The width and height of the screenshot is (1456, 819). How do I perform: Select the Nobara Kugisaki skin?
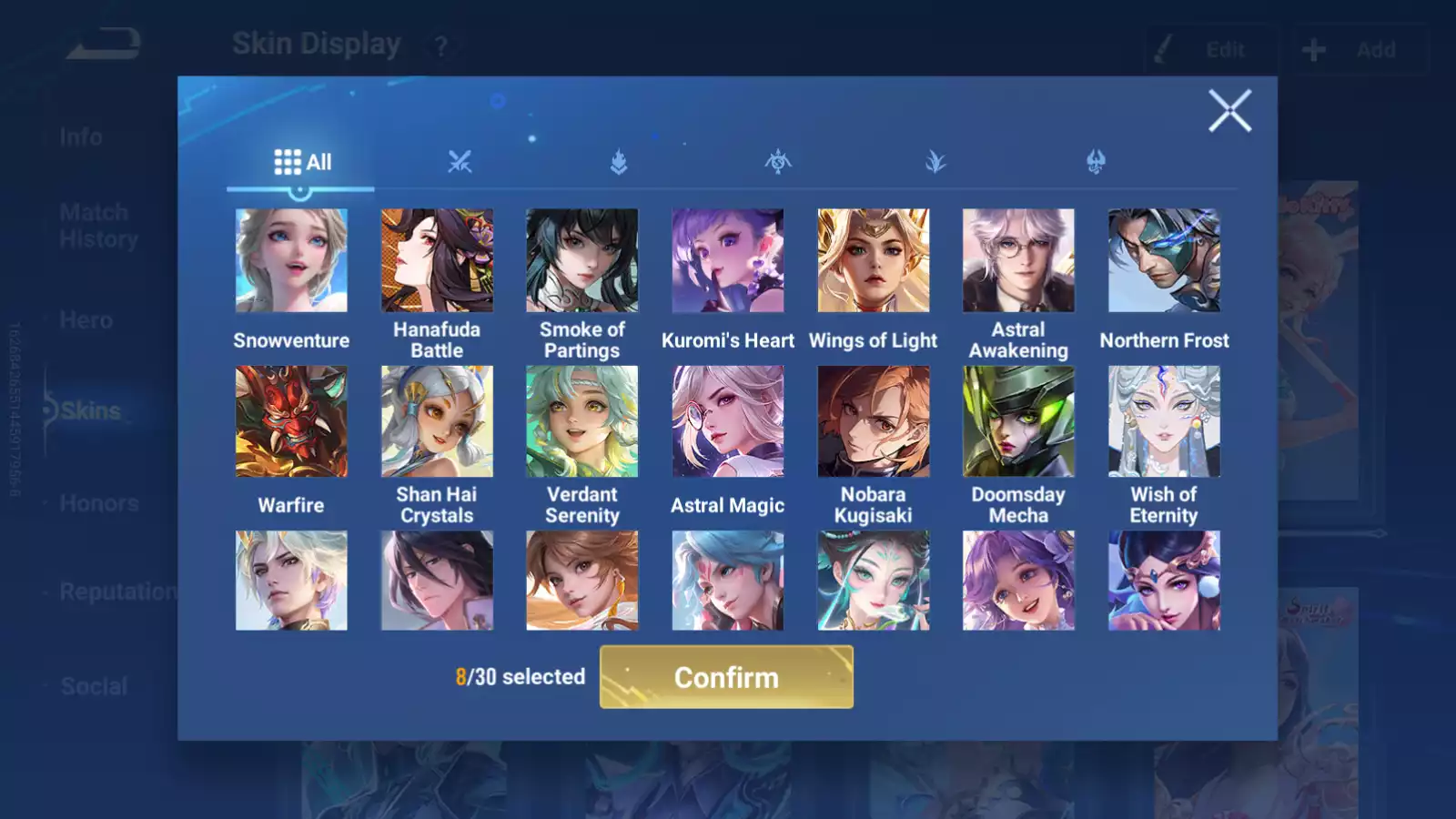point(874,421)
